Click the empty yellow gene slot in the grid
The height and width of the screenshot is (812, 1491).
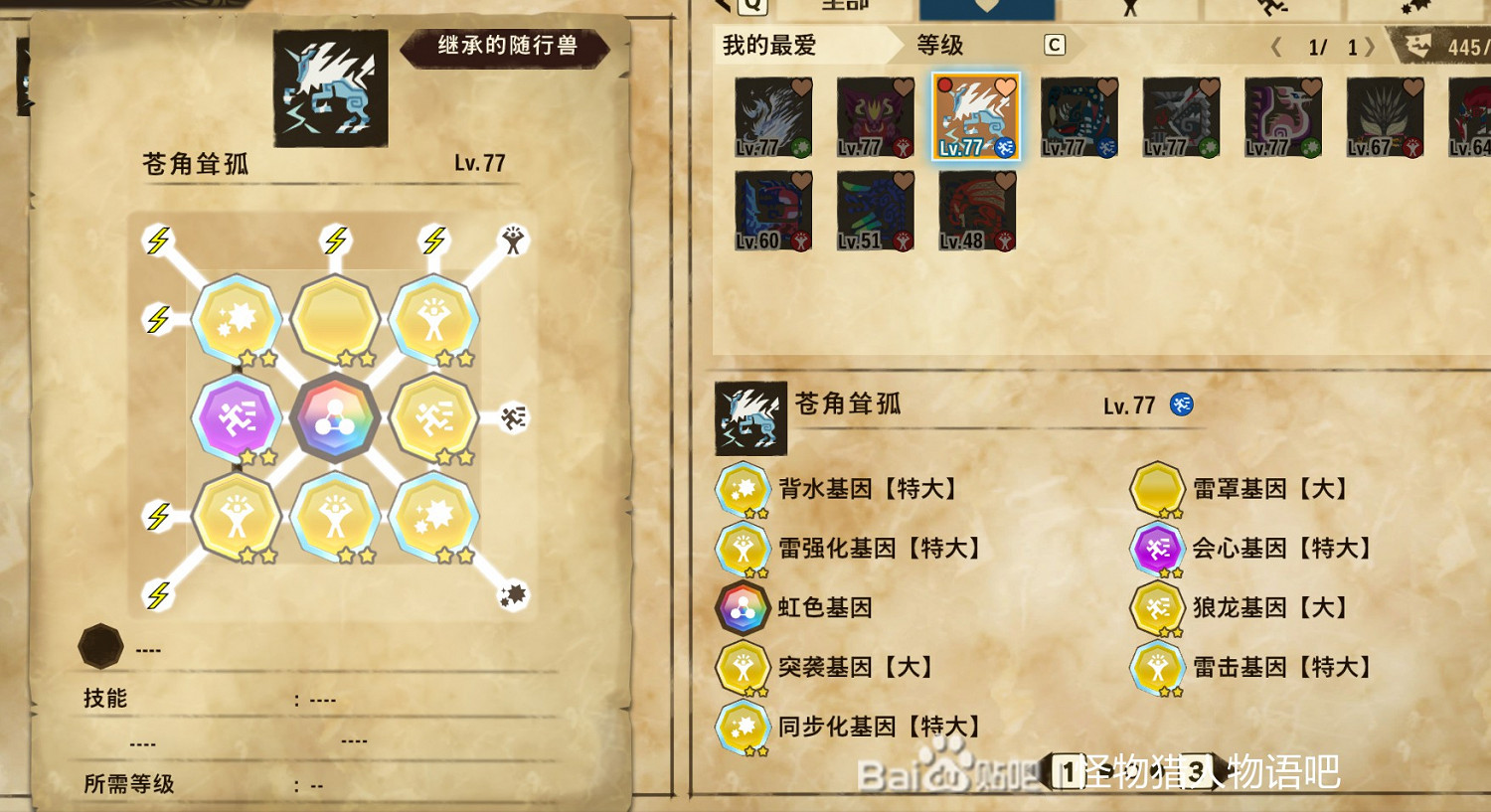click(336, 318)
